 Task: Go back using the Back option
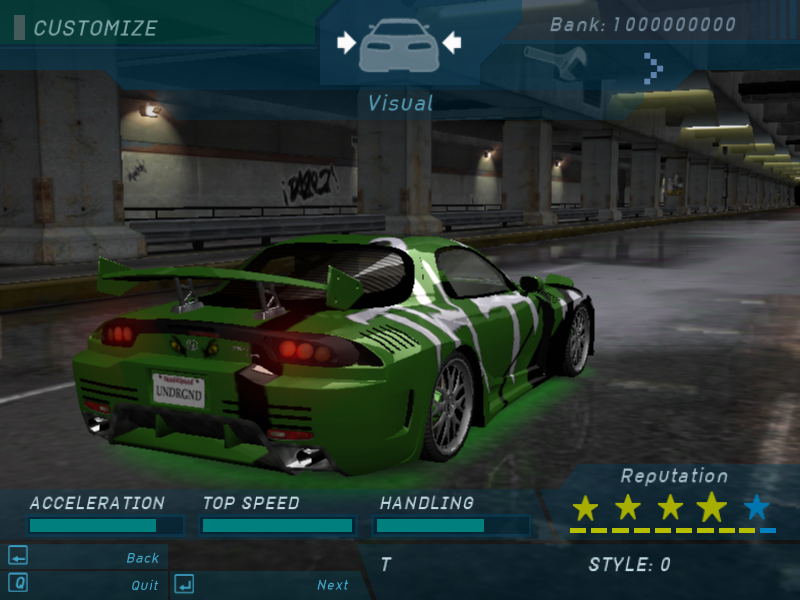point(143,558)
